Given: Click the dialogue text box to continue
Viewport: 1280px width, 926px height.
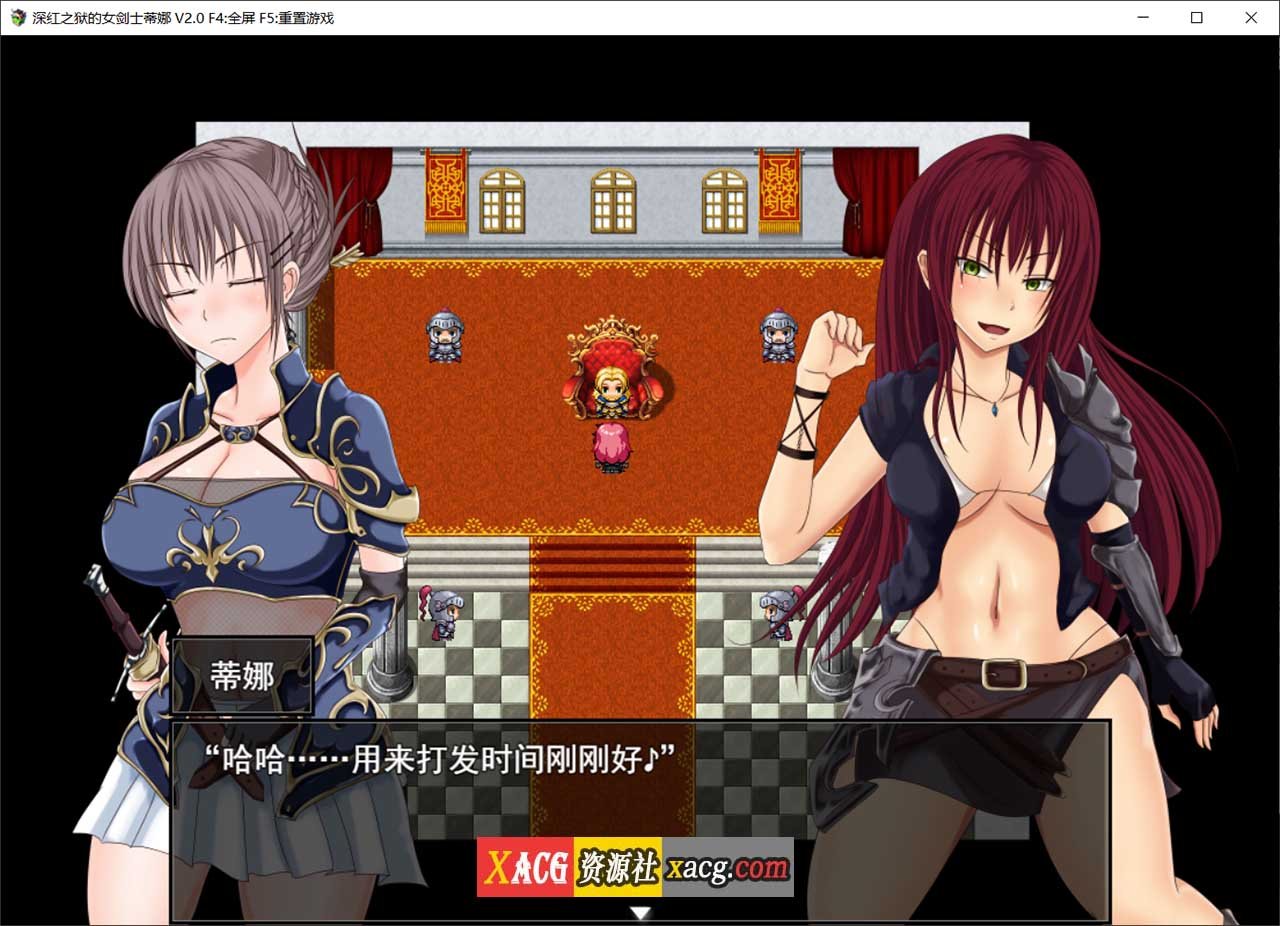Looking at the screenshot, I should click(640, 790).
